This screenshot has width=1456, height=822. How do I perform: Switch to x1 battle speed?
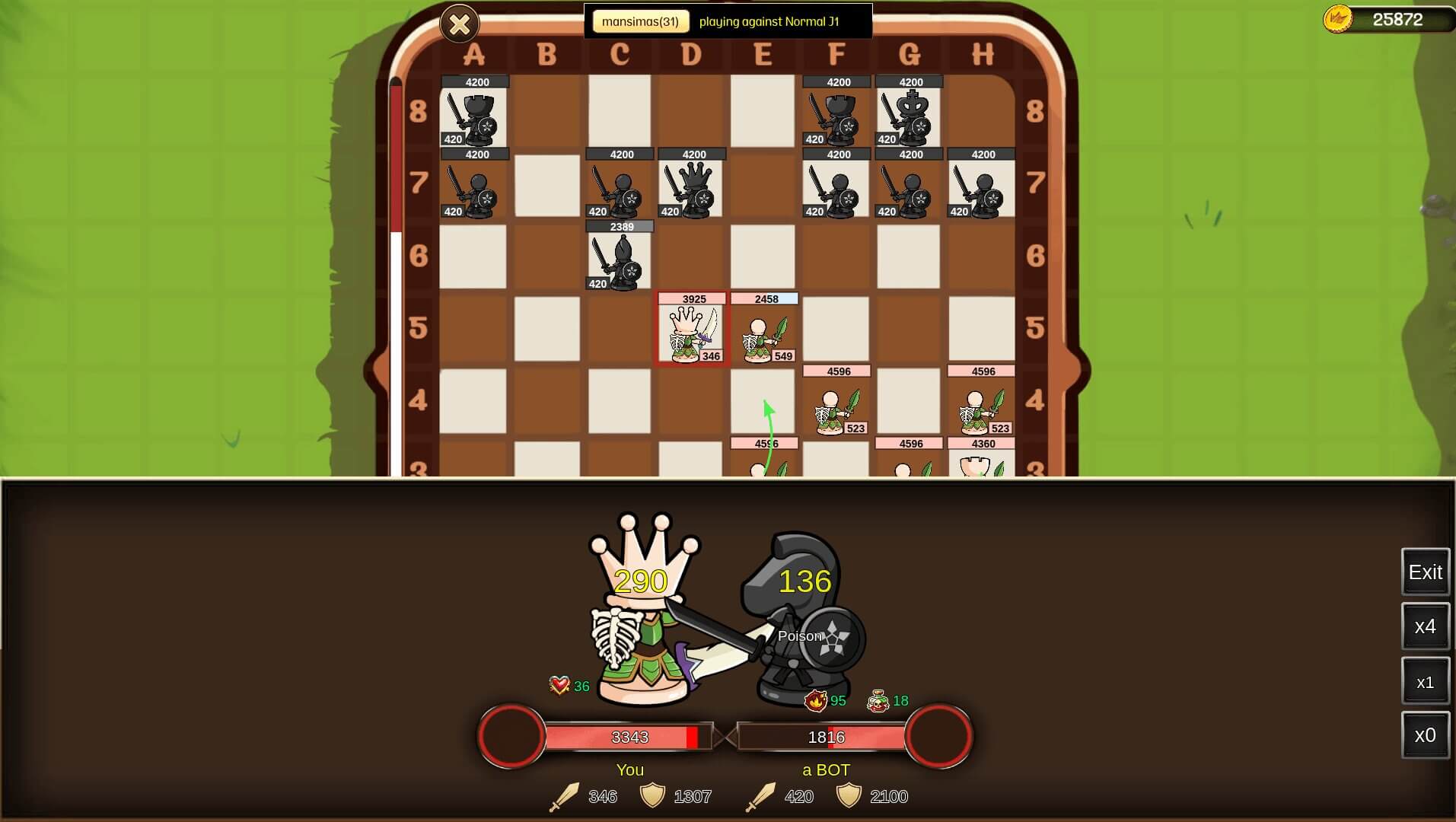tap(1425, 681)
